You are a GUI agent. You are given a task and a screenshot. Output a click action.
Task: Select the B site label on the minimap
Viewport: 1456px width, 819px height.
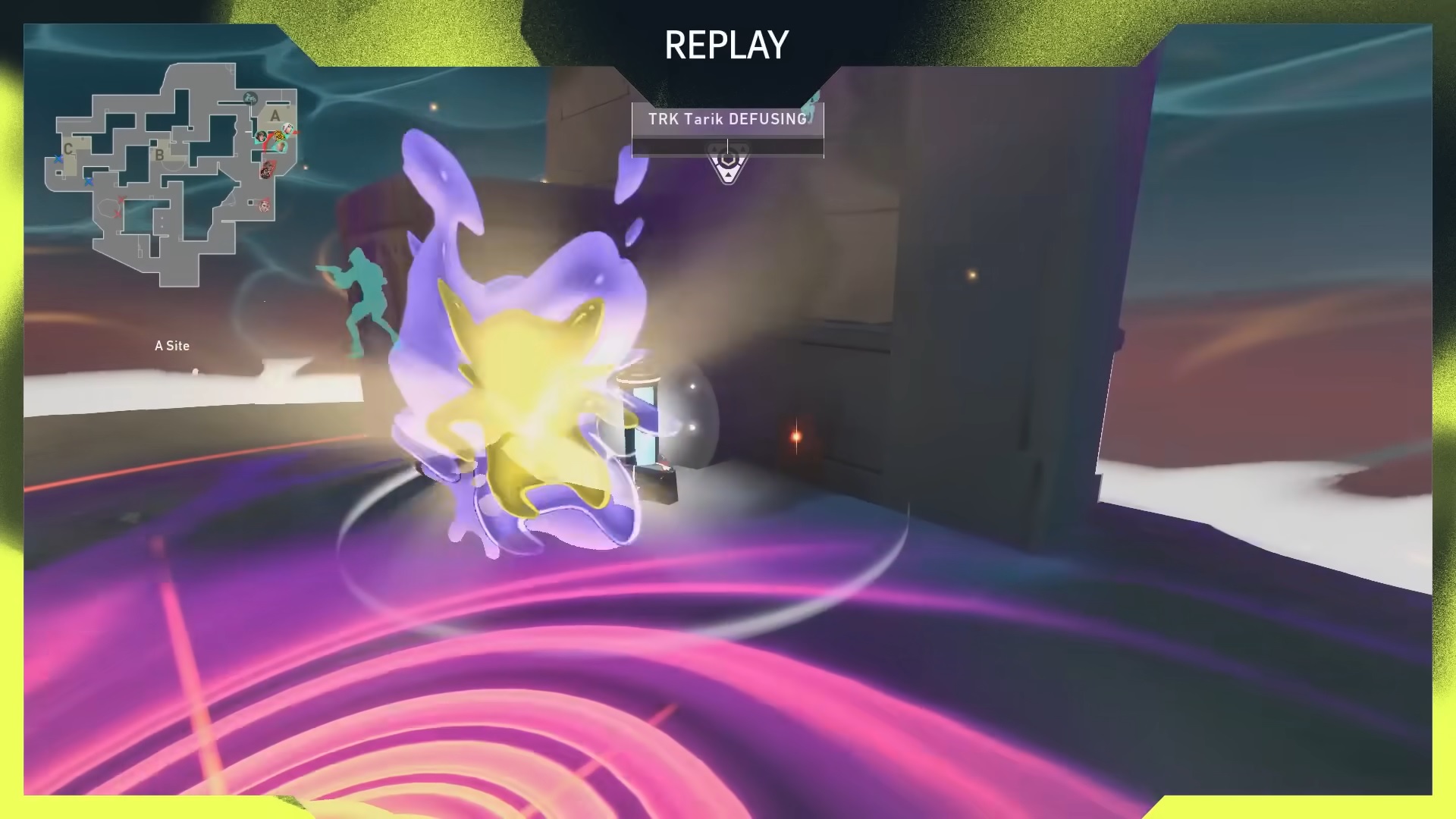coord(159,155)
